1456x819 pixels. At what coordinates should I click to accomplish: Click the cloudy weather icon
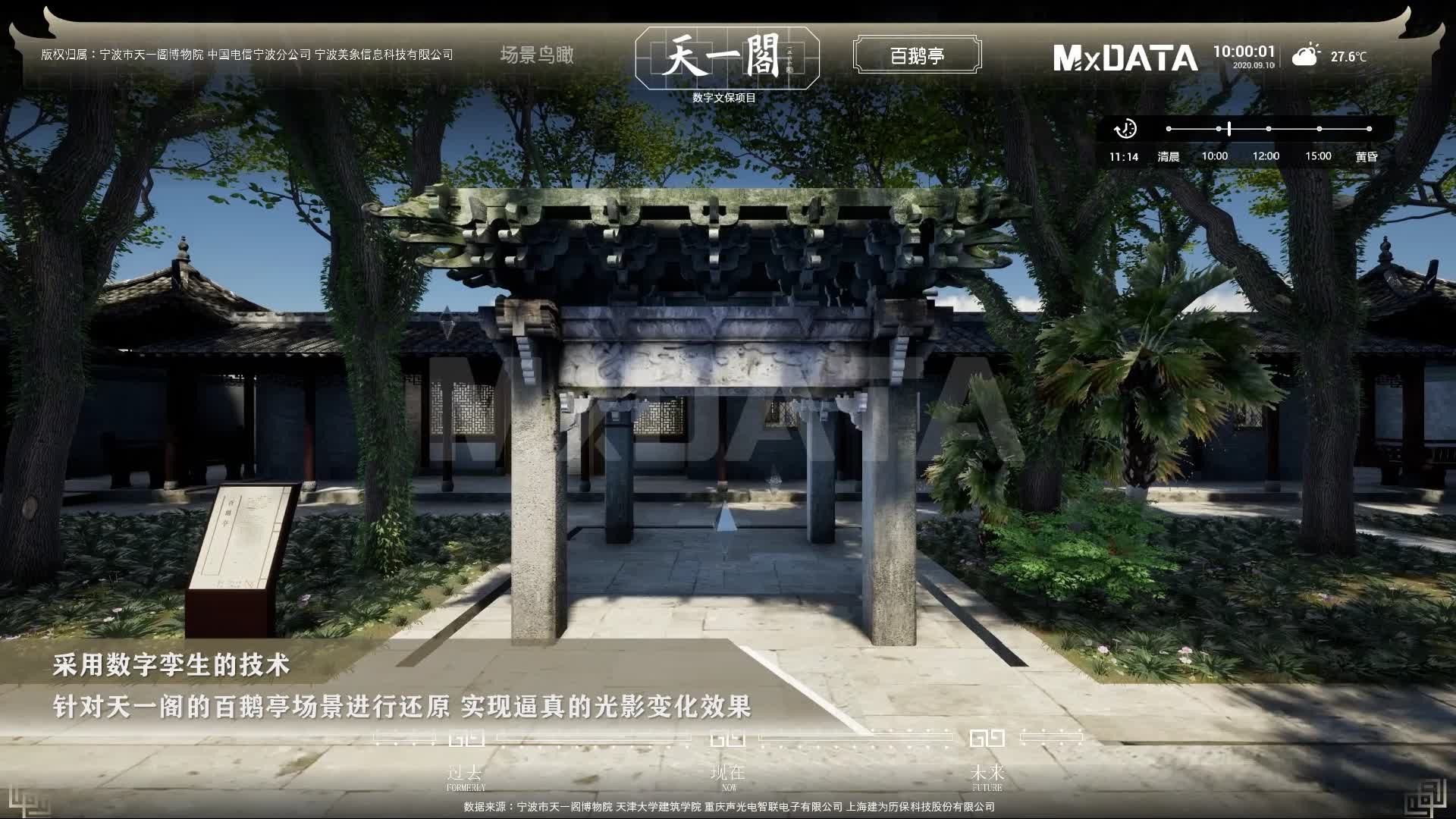click(x=1305, y=56)
